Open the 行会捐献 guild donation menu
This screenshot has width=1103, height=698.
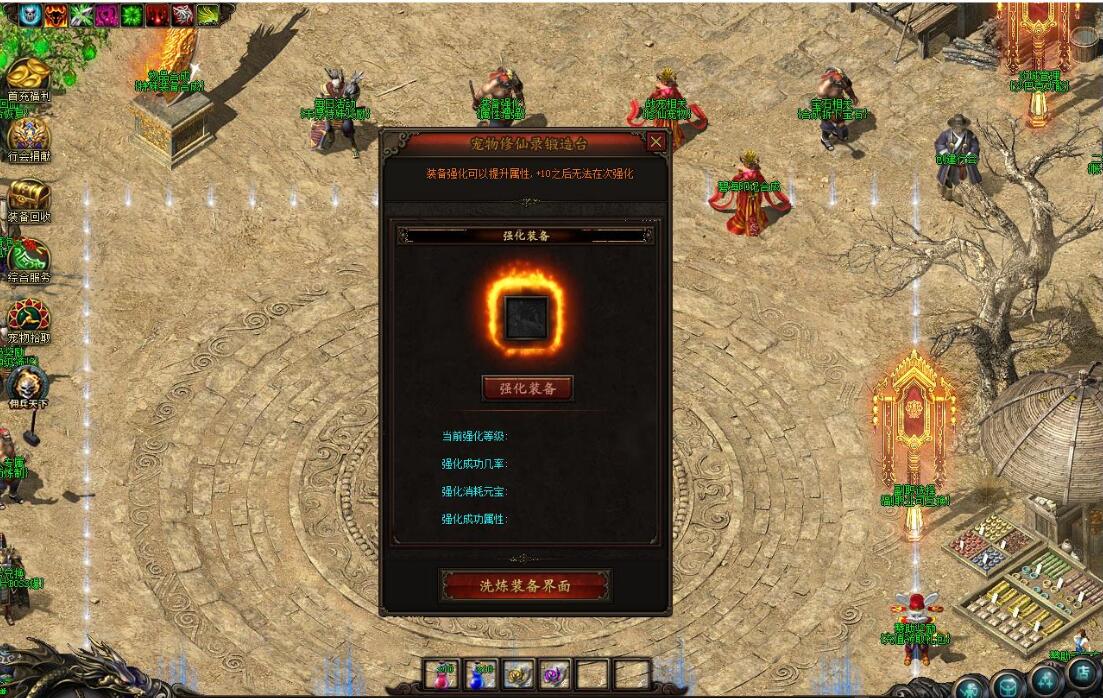click(28, 135)
